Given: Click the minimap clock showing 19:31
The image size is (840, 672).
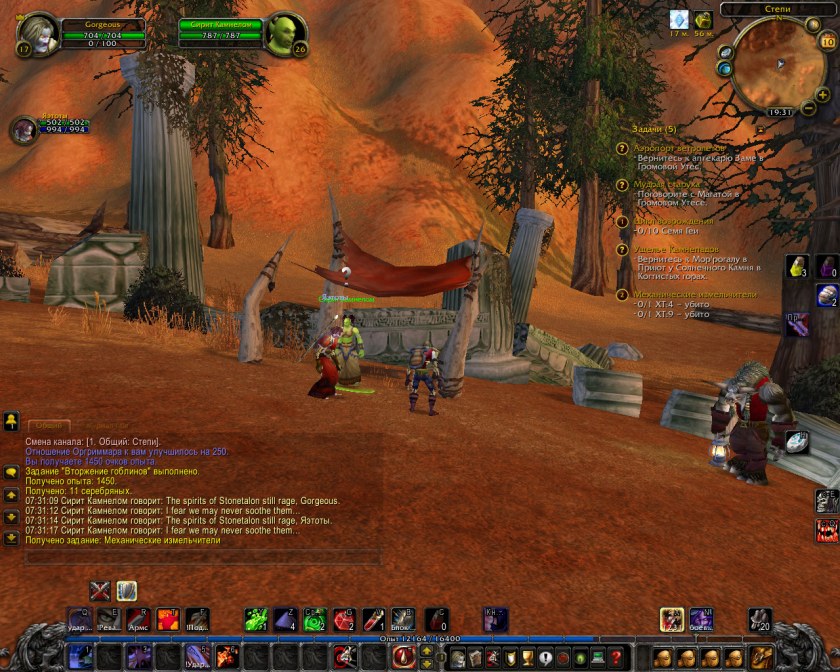Looking at the screenshot, I should click(780, 112).
